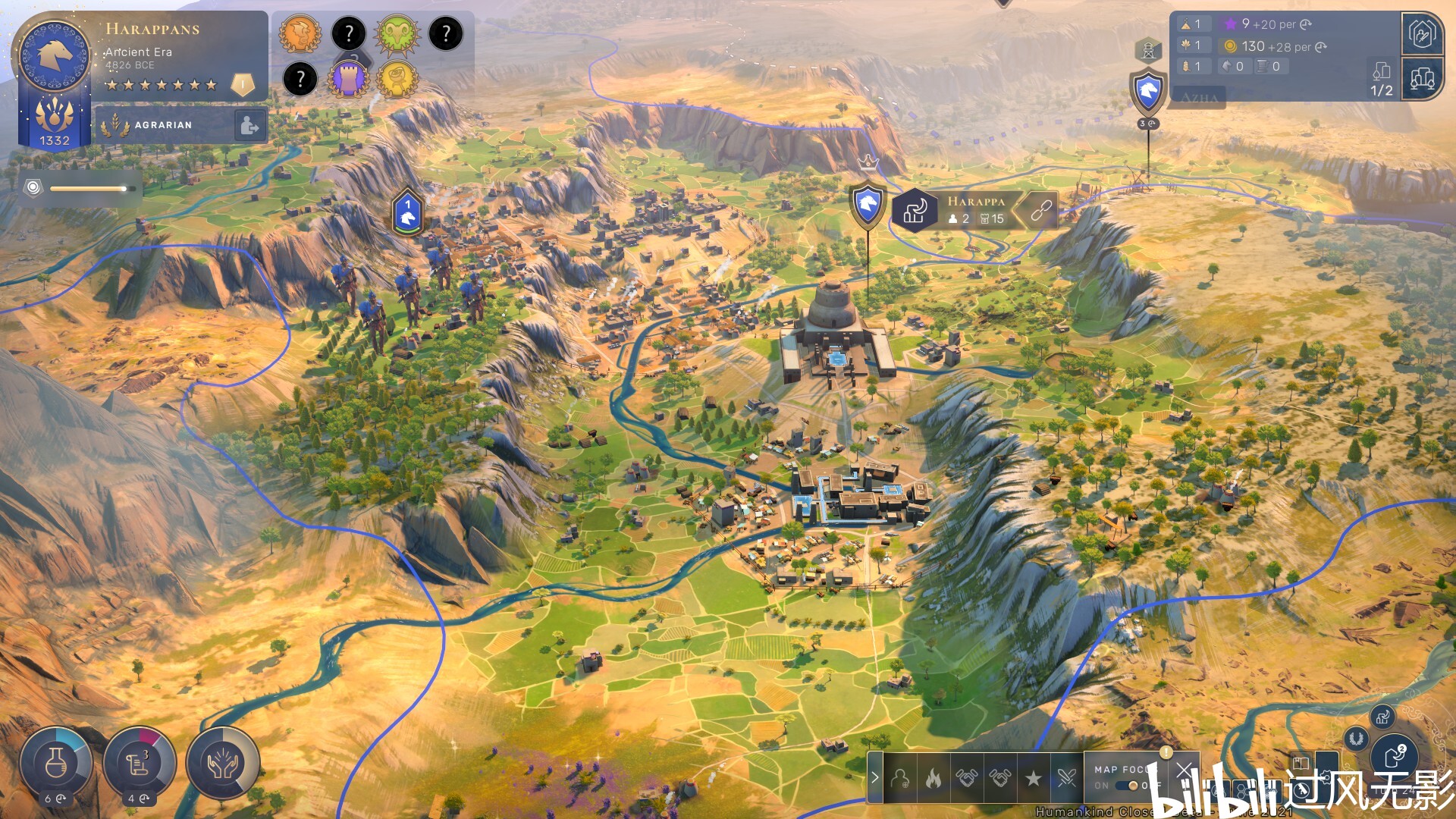This screenshot has width=1456, height=819.
Task: Select the flame icon map filter
Action: (934, 777)
